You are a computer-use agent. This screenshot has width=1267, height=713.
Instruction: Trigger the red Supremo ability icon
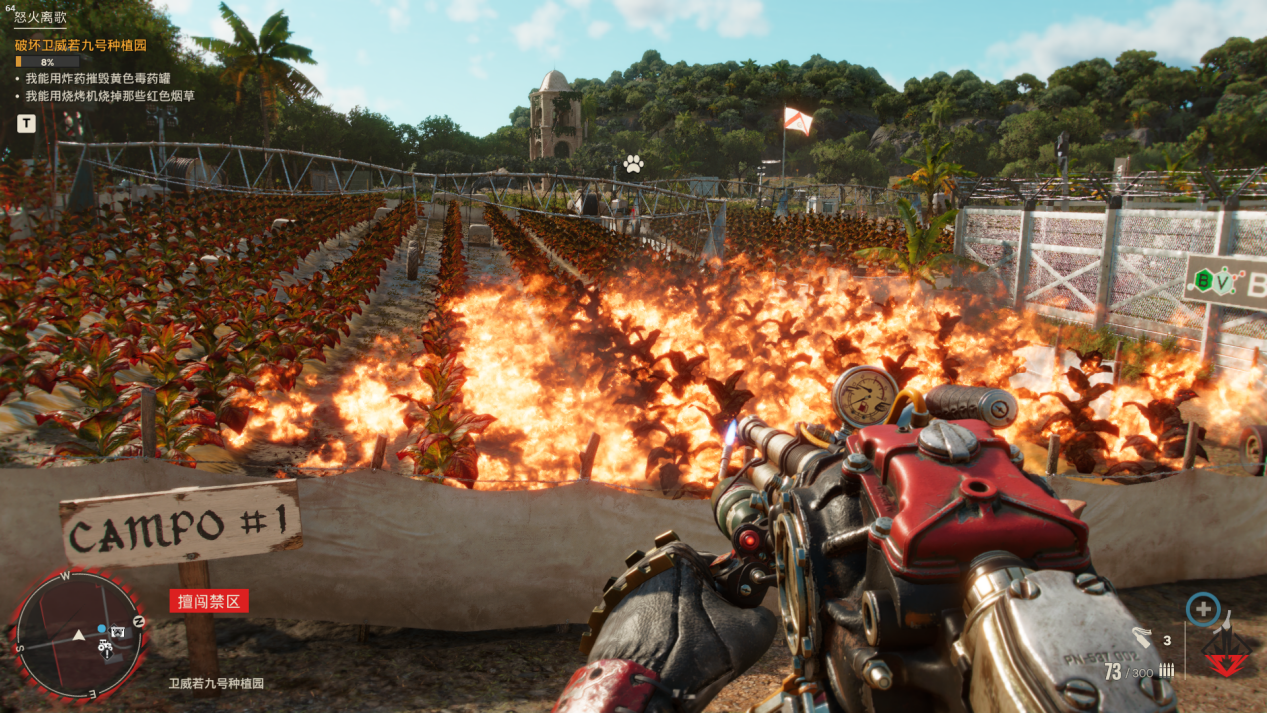tap(1226, 654)
